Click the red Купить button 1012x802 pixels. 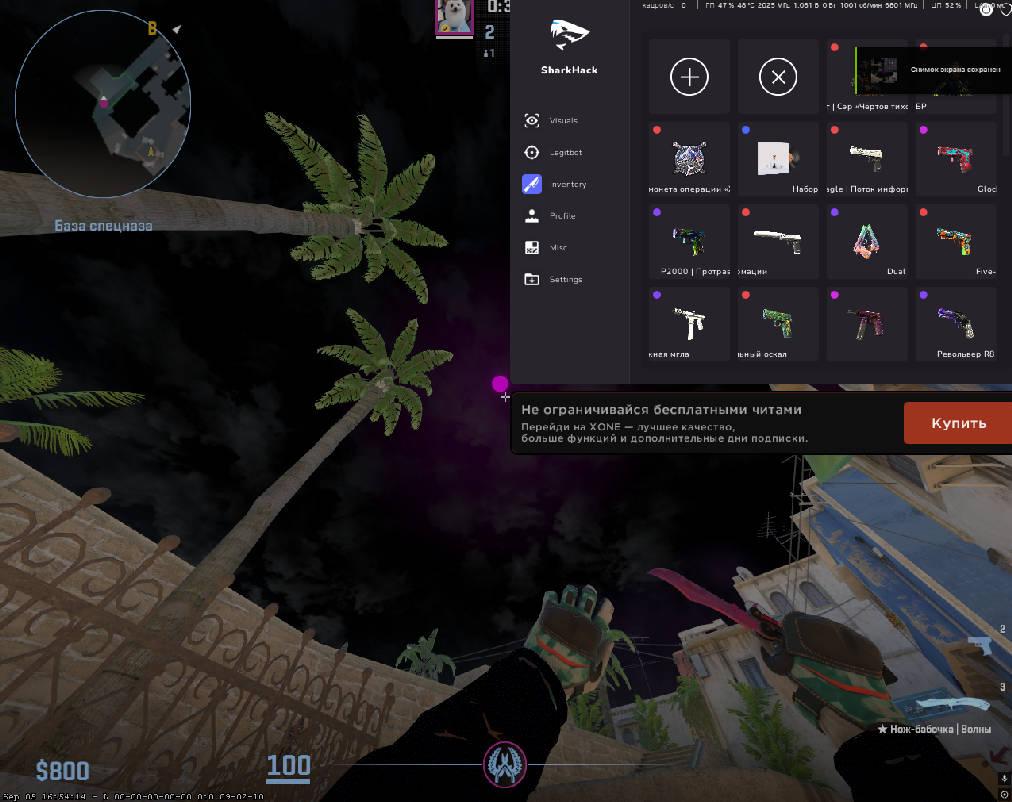tap(958, 423)
